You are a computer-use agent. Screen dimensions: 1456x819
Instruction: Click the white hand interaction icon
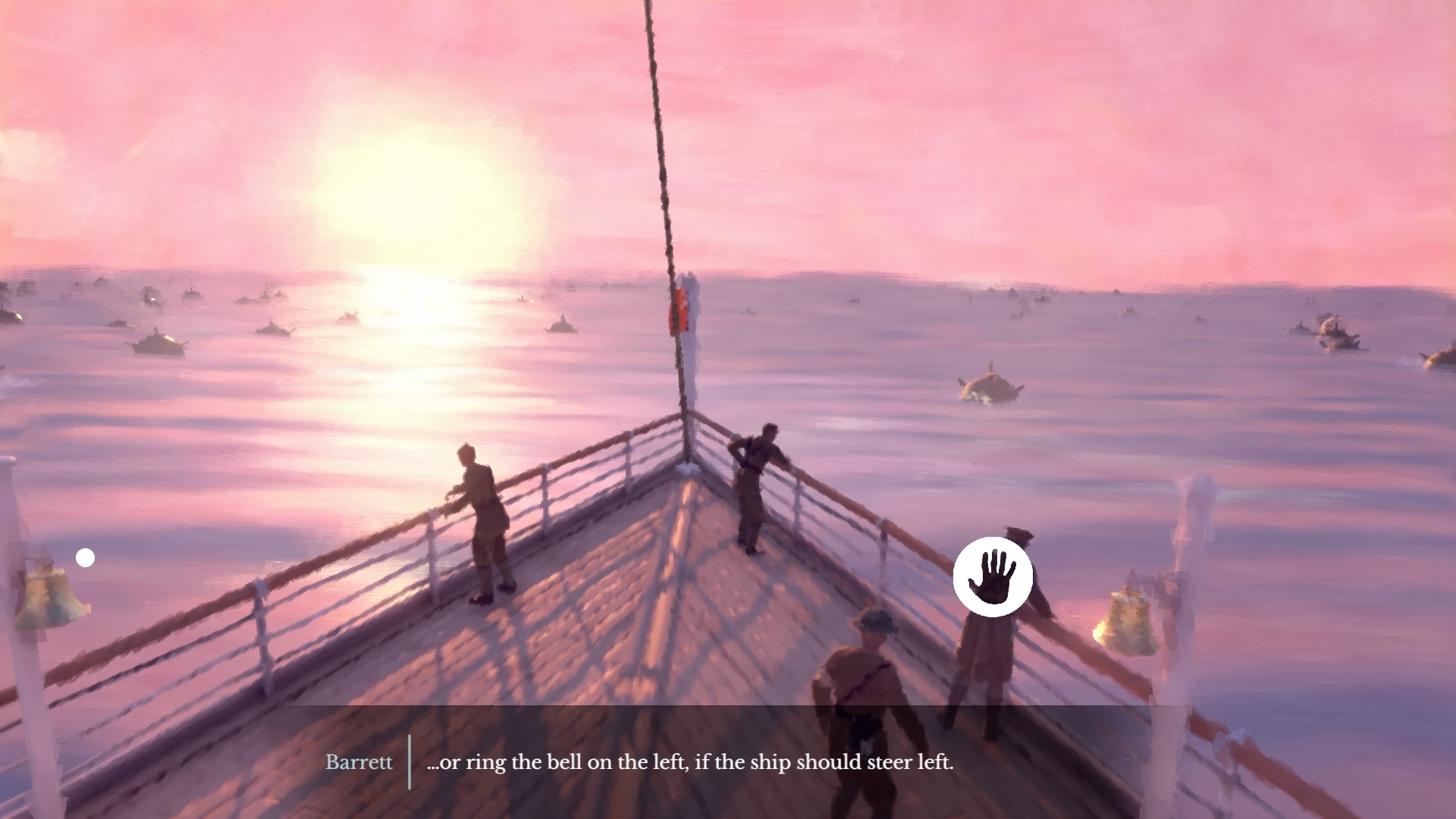tap(993, 576)
